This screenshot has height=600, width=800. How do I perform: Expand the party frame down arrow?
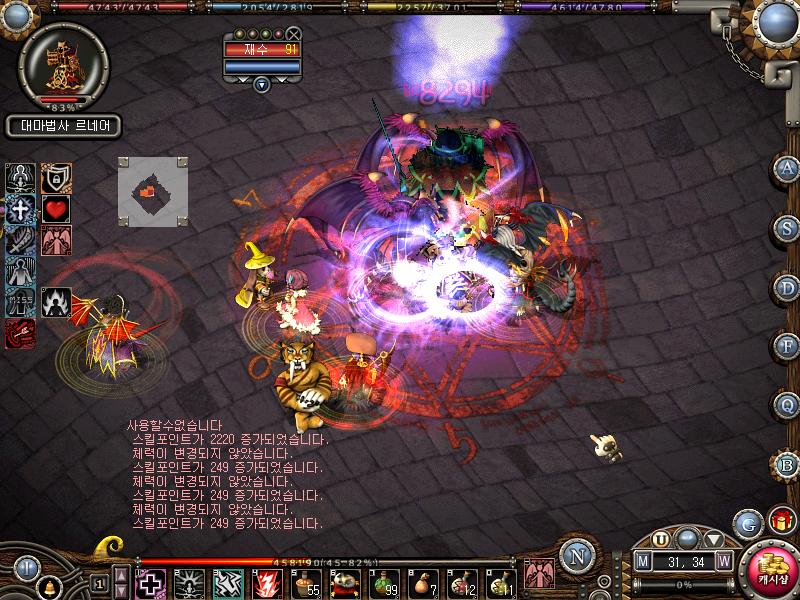[261, 85]
